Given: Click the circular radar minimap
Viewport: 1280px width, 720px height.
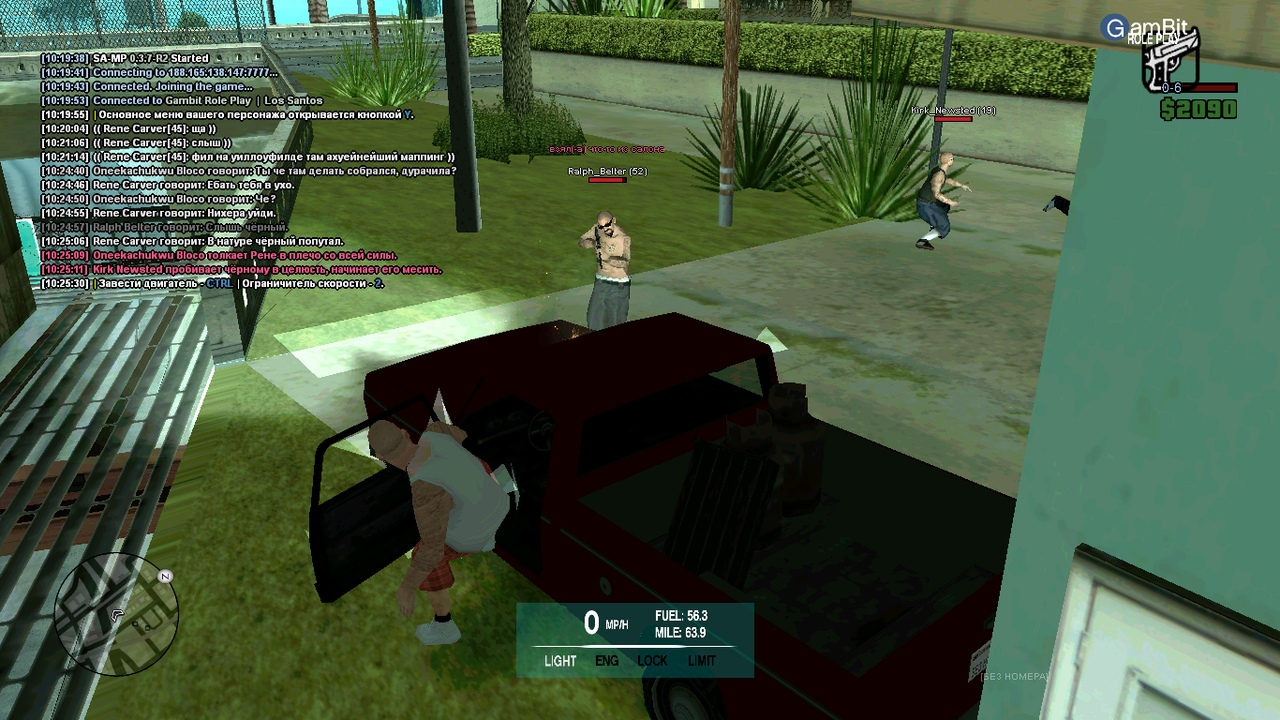Looking at the screenshot, I should pyautogui.click(x=116, y=615).
